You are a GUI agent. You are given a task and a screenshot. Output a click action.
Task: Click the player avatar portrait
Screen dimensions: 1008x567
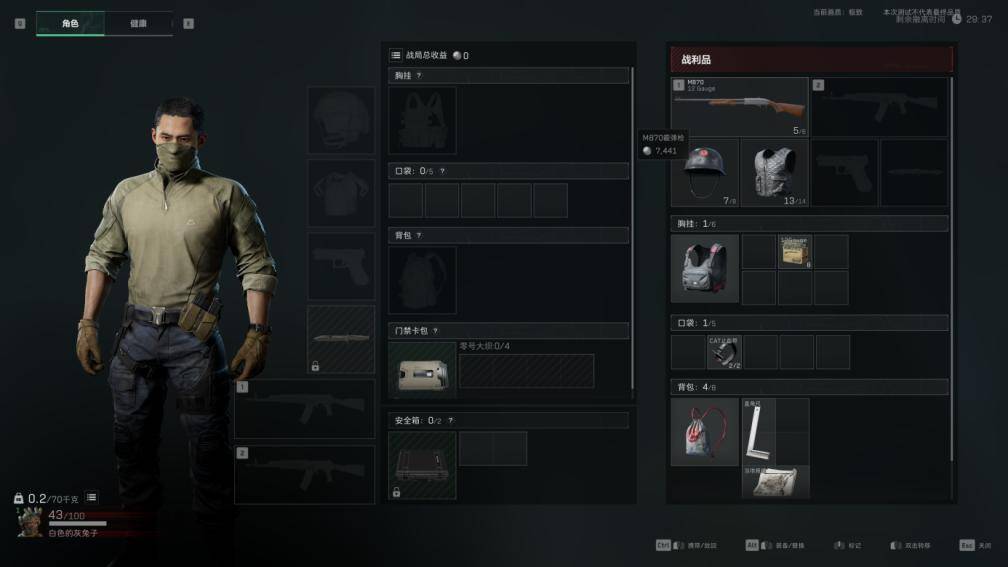tap(30, 520)
